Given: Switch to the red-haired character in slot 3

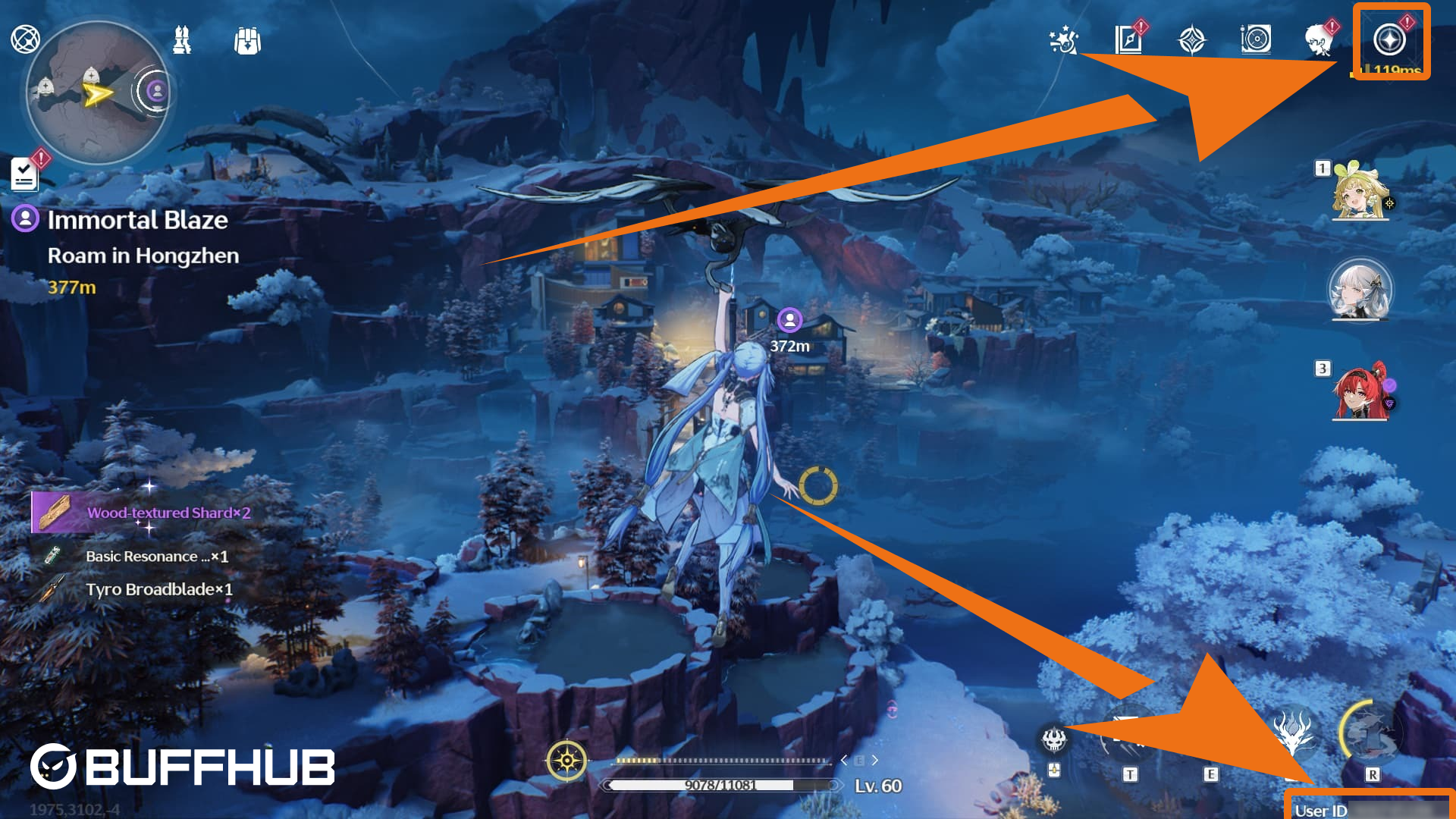Looking at the screenshot, I should pos(1360,392).
